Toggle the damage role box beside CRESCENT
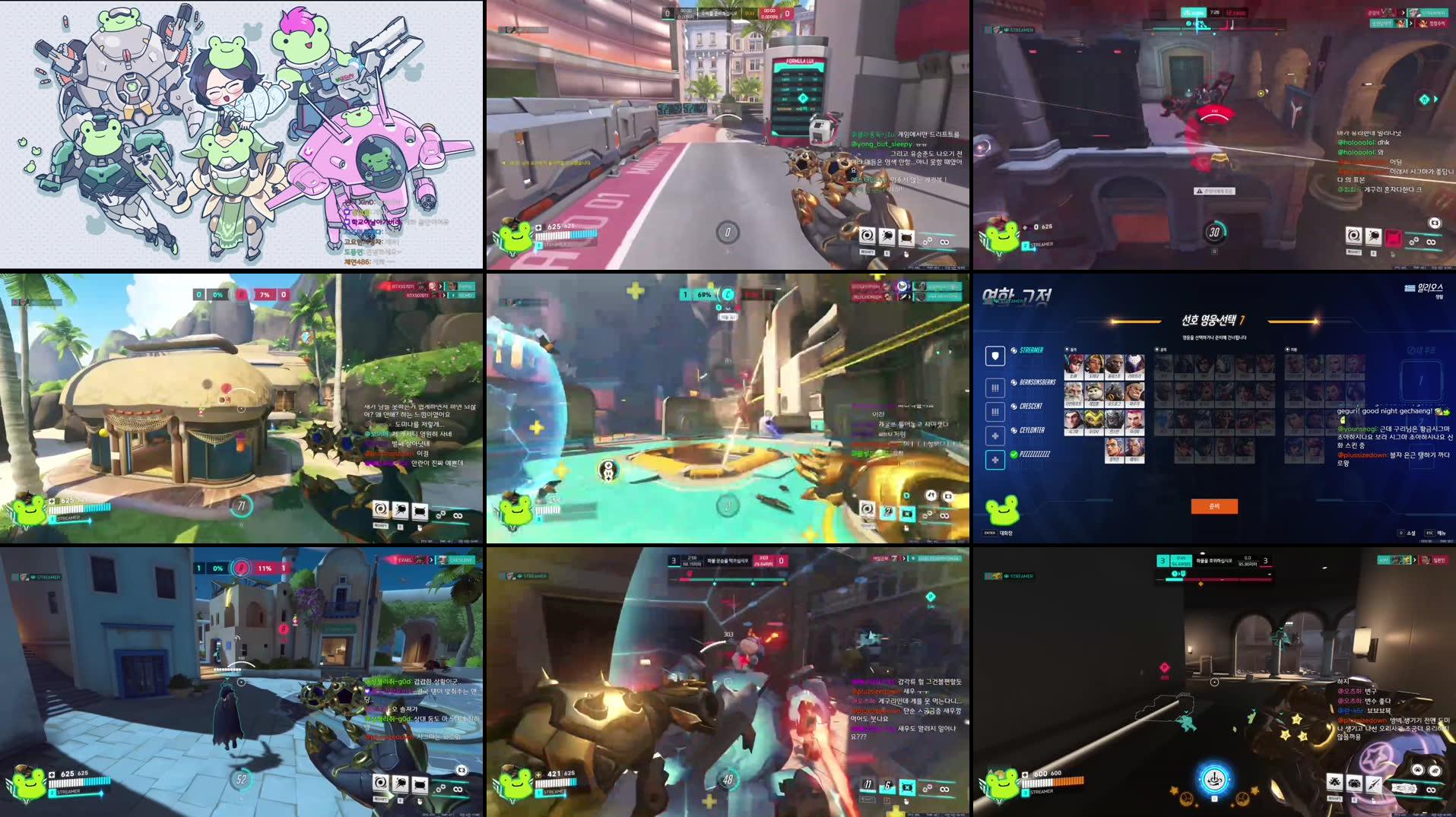 point(995,412)
